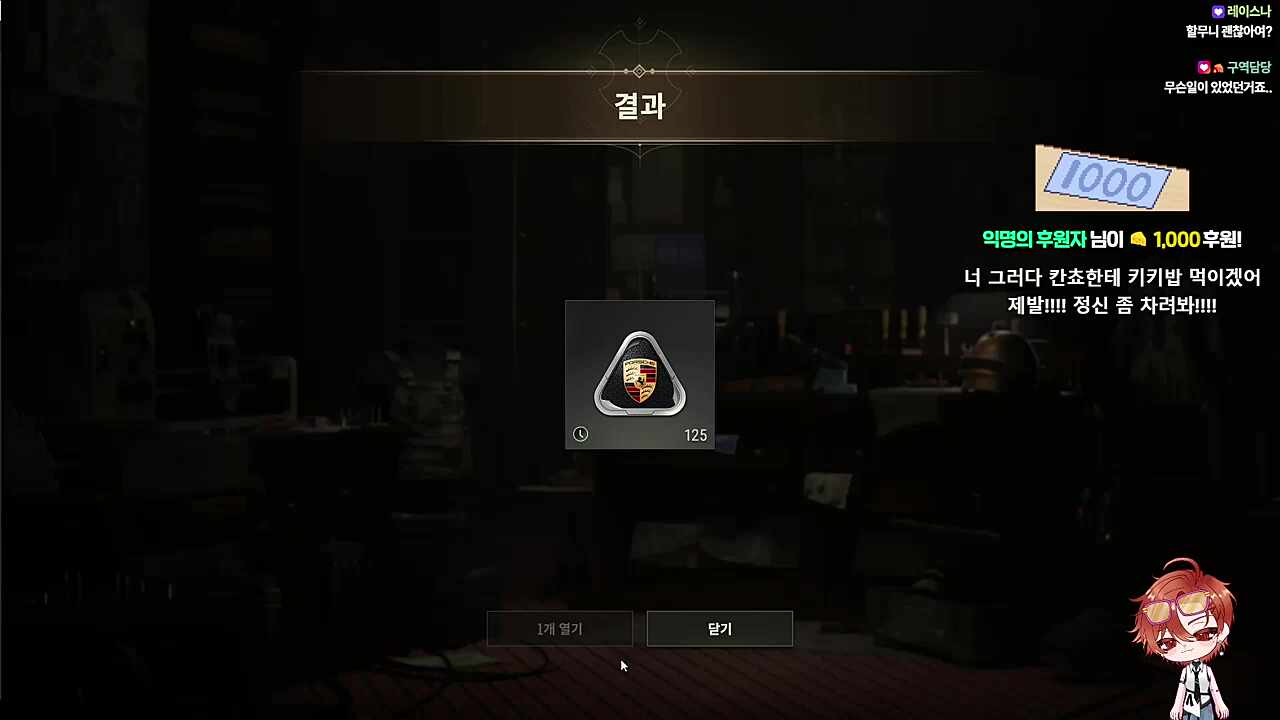The image size is (1280, 720).
Task: Click the 닫기 button to close the results
Action: (719, 628)
